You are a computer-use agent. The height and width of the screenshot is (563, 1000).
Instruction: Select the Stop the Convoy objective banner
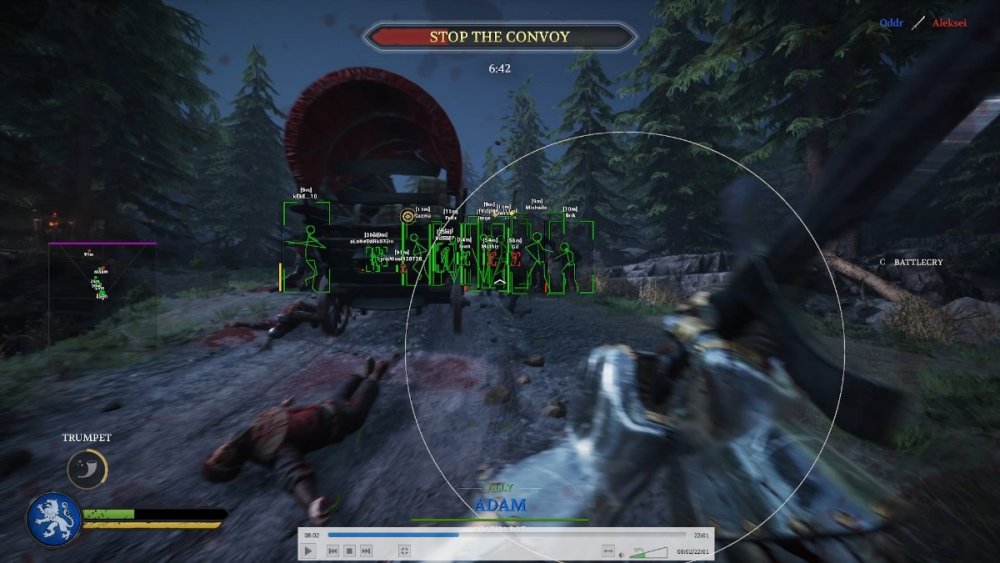499,37
